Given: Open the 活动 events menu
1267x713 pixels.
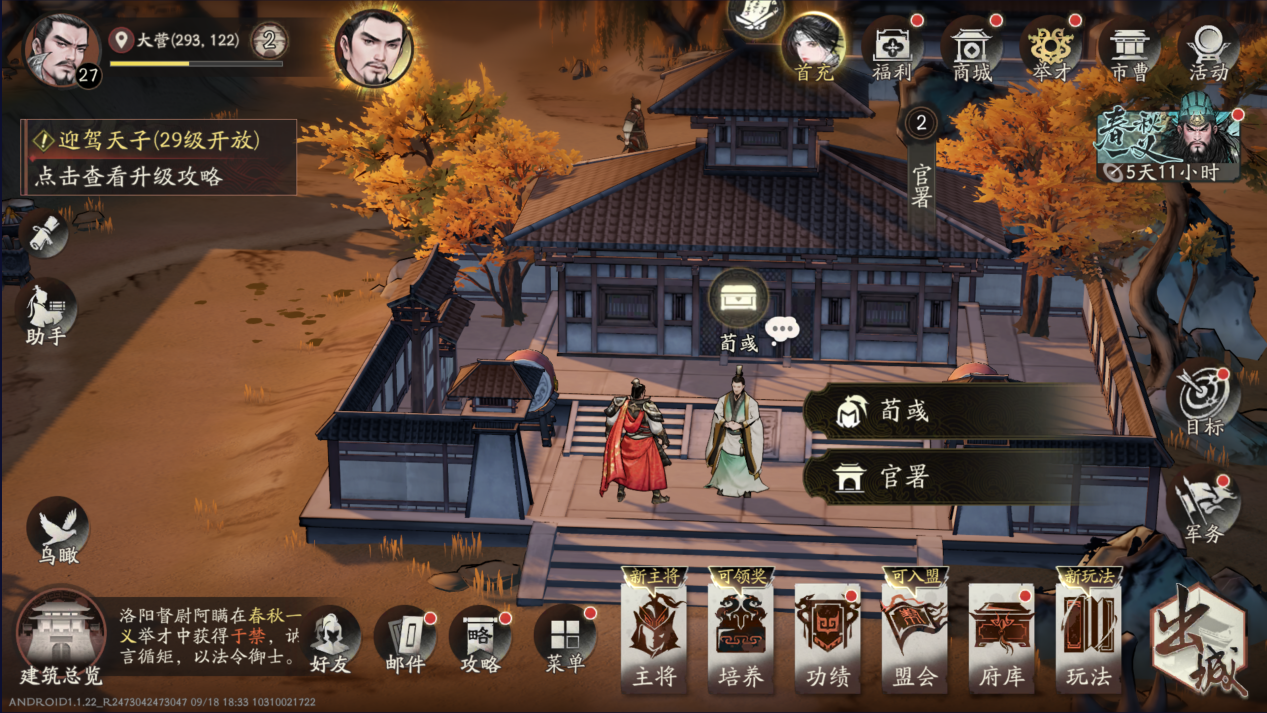Looking at the screenshot, I should coord(1208,50).
